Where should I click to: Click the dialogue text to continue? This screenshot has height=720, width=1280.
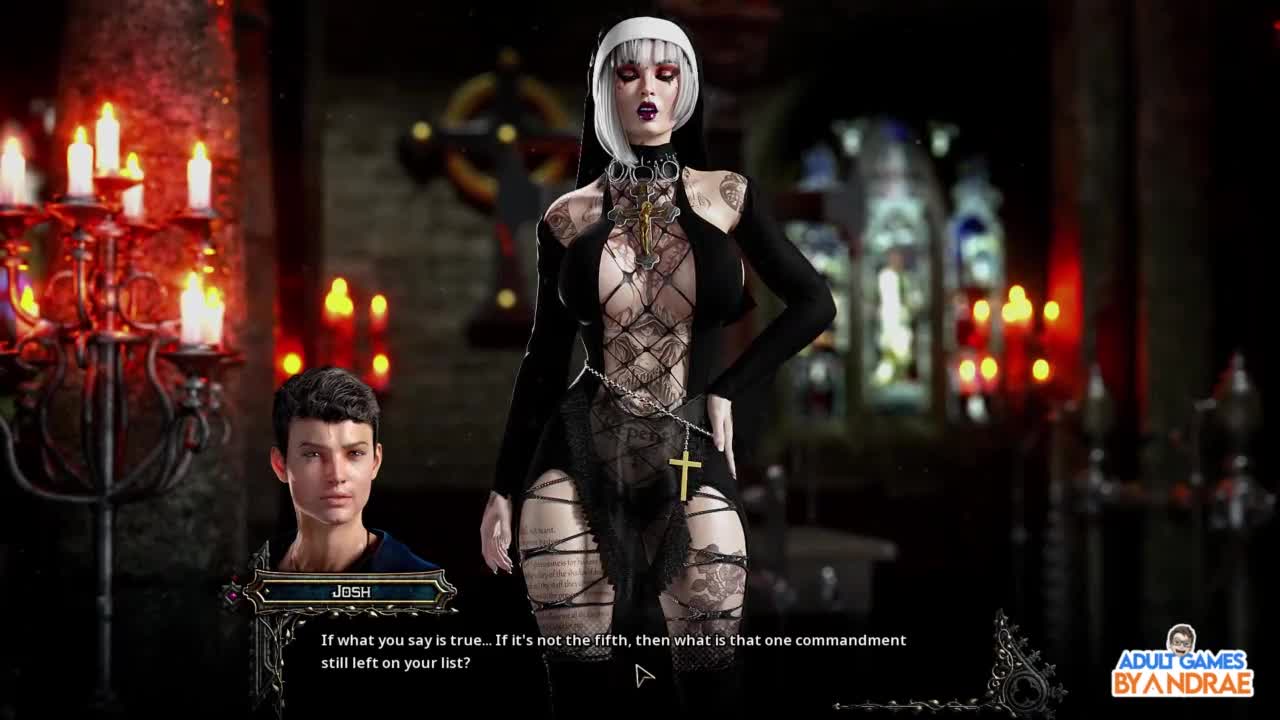pyautogui.click(x=613, y=651)
